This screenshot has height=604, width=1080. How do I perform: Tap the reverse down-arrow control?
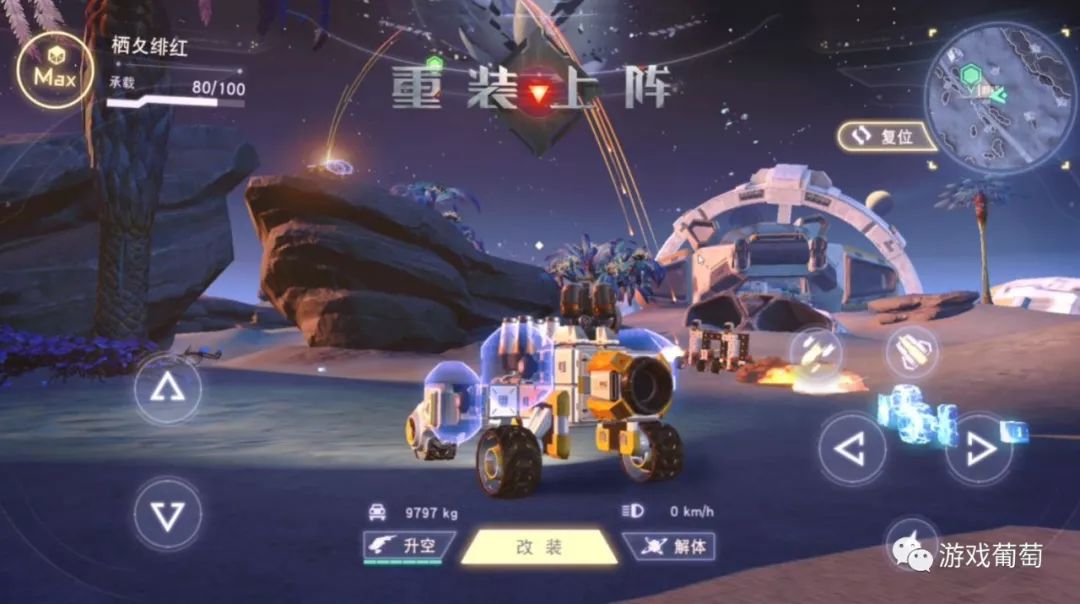coord(167,514)
